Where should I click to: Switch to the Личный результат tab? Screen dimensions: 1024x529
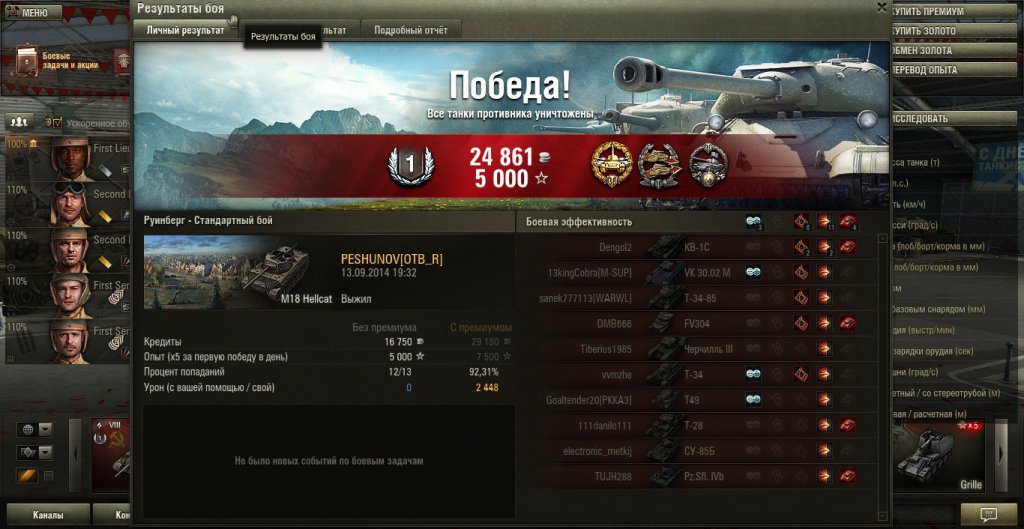click(x=185, y=31)
